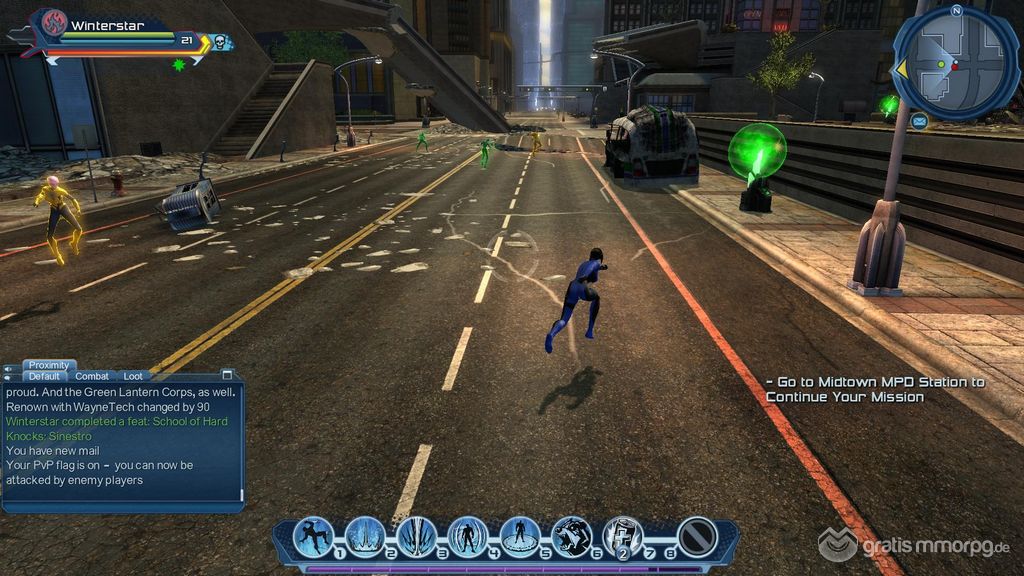The height and width of the screenshot is (576, 1024).
Task: Trigger the jagged shards ability in slot 3
Action: point(416,537)
